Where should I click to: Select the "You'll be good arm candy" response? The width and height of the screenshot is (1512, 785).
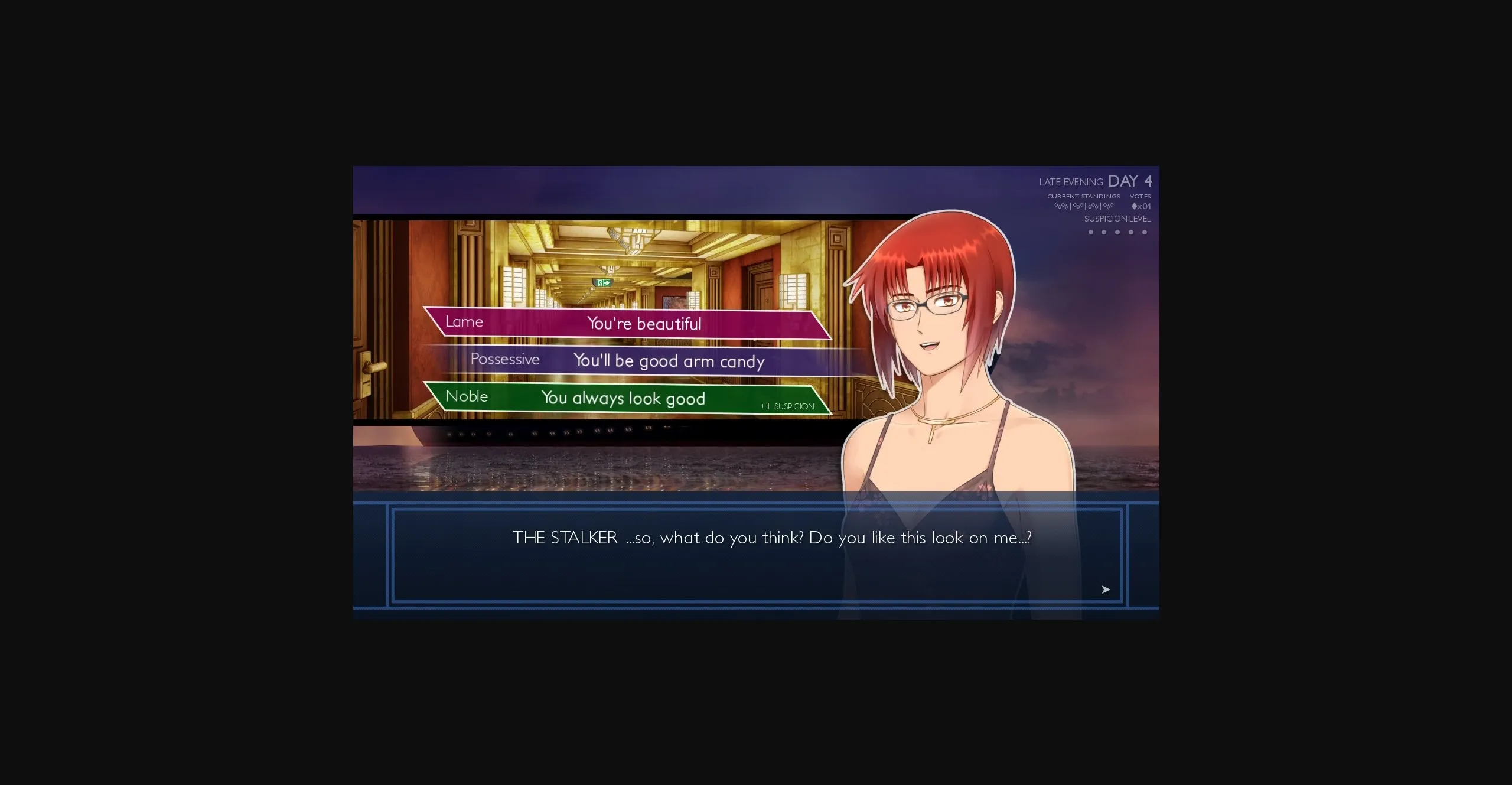click(x=669, y=361)
